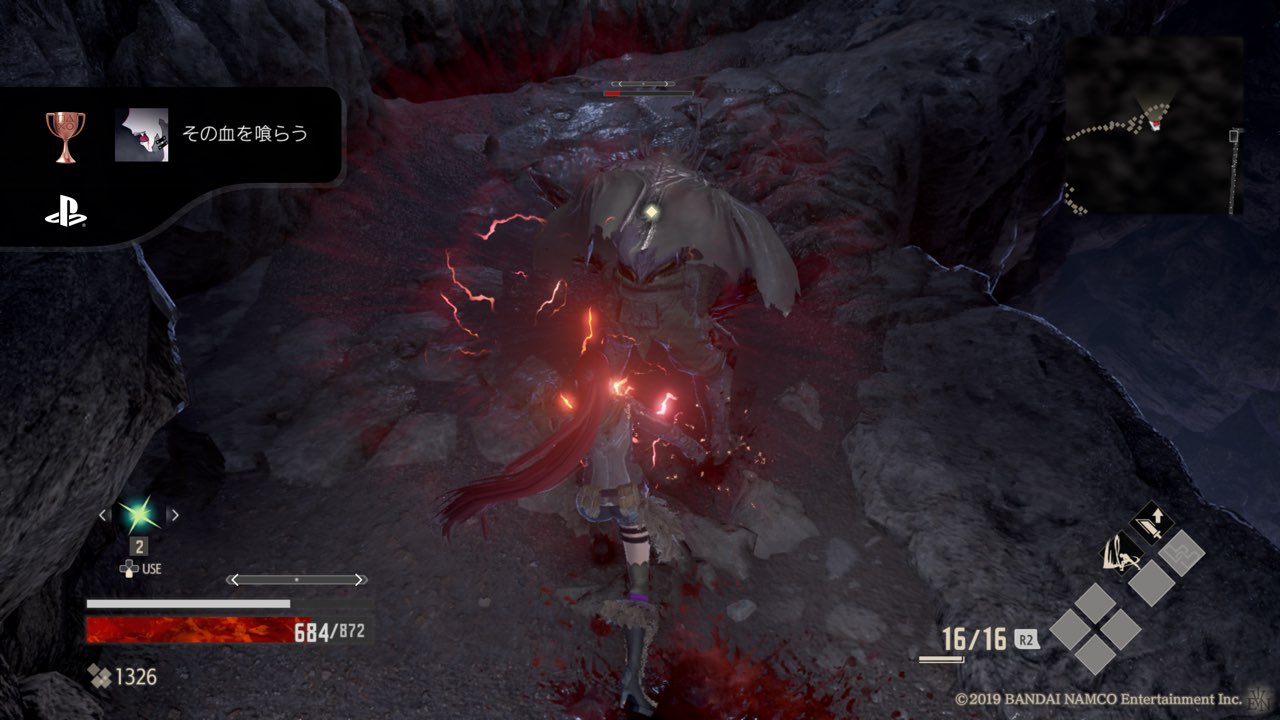The image size is (1280, 720).
Task: Cycle to the next quick item
Action: click(174, 515)
